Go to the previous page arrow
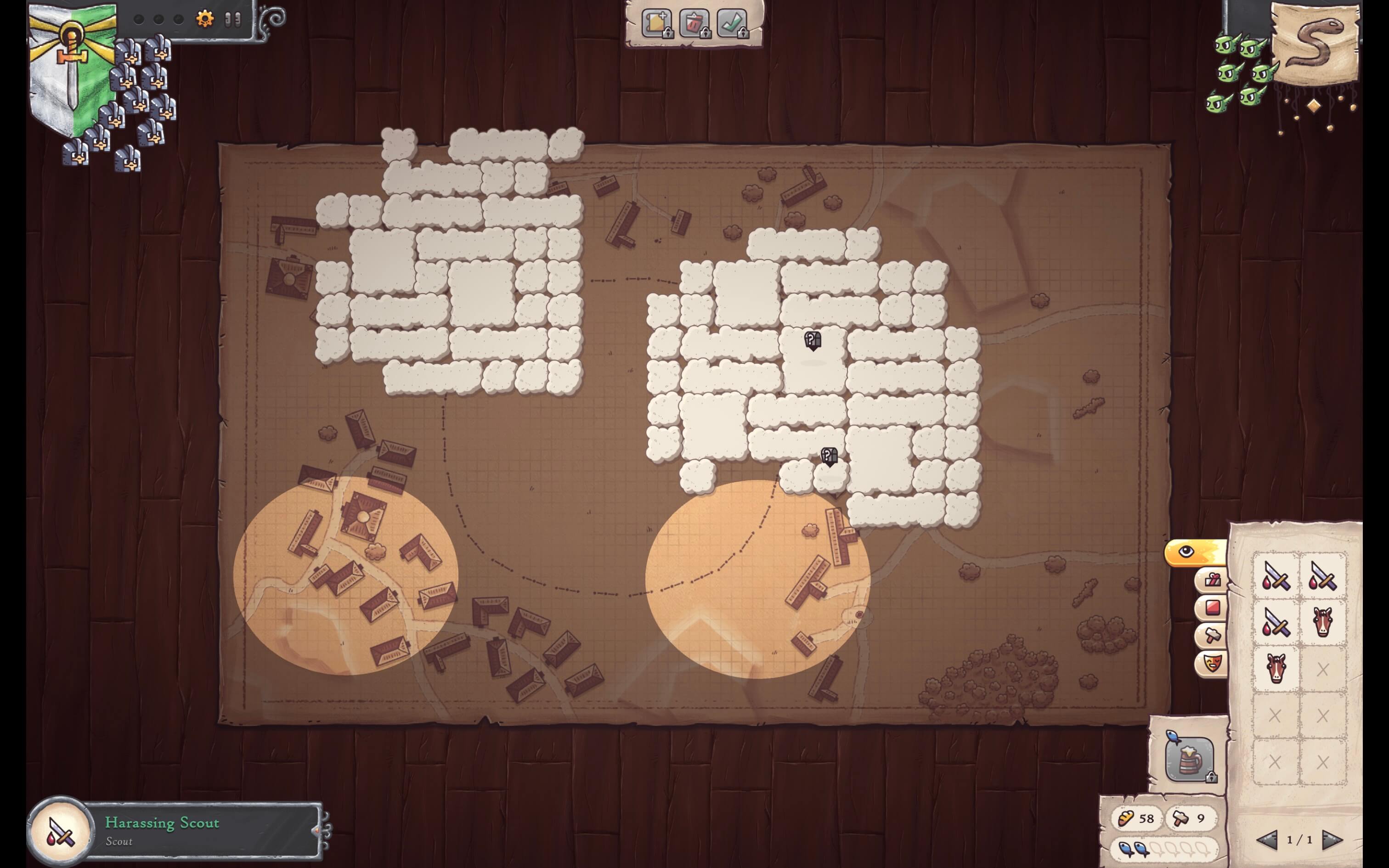Screen dimensions: 1389x868 click(x=1267, y=840)
